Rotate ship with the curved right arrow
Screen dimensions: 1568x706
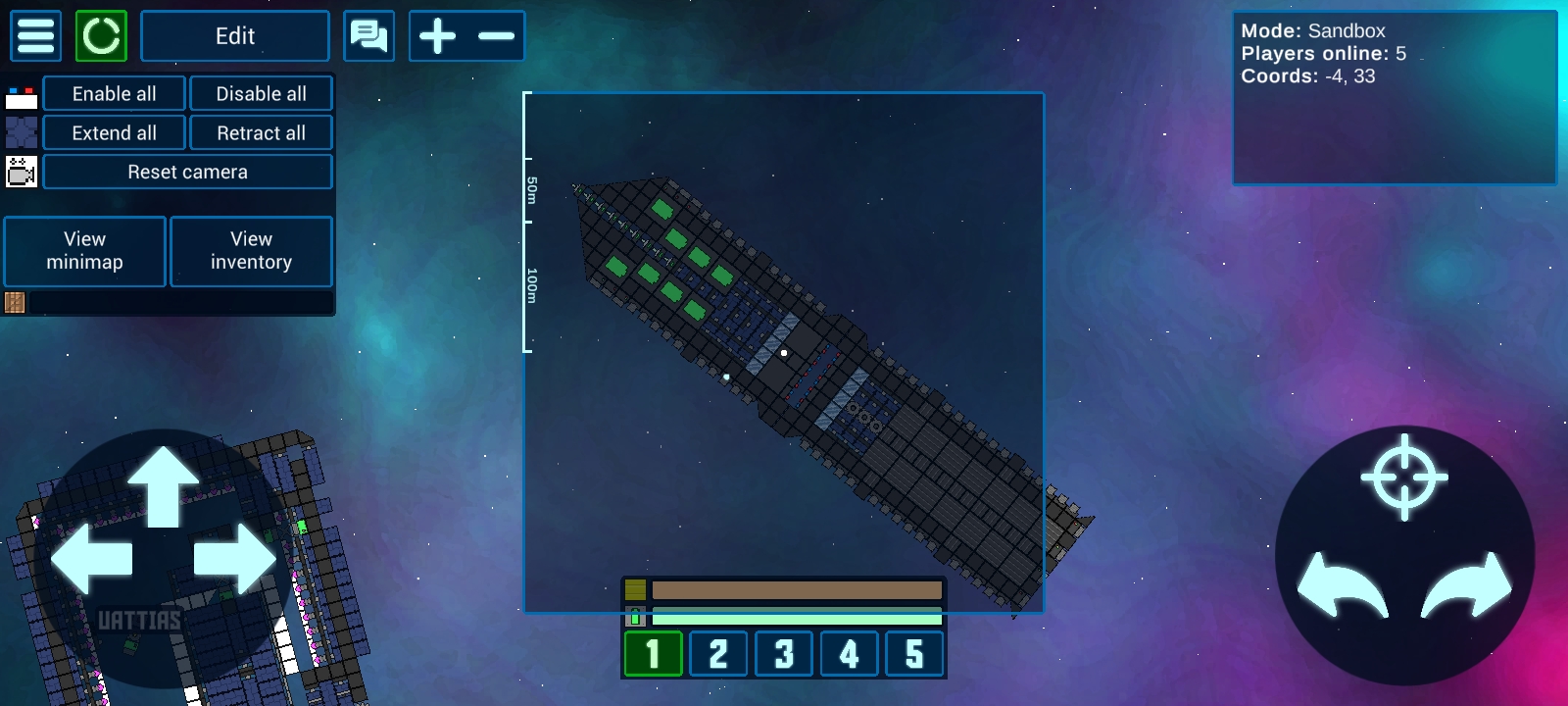[x=1467, y=586]
